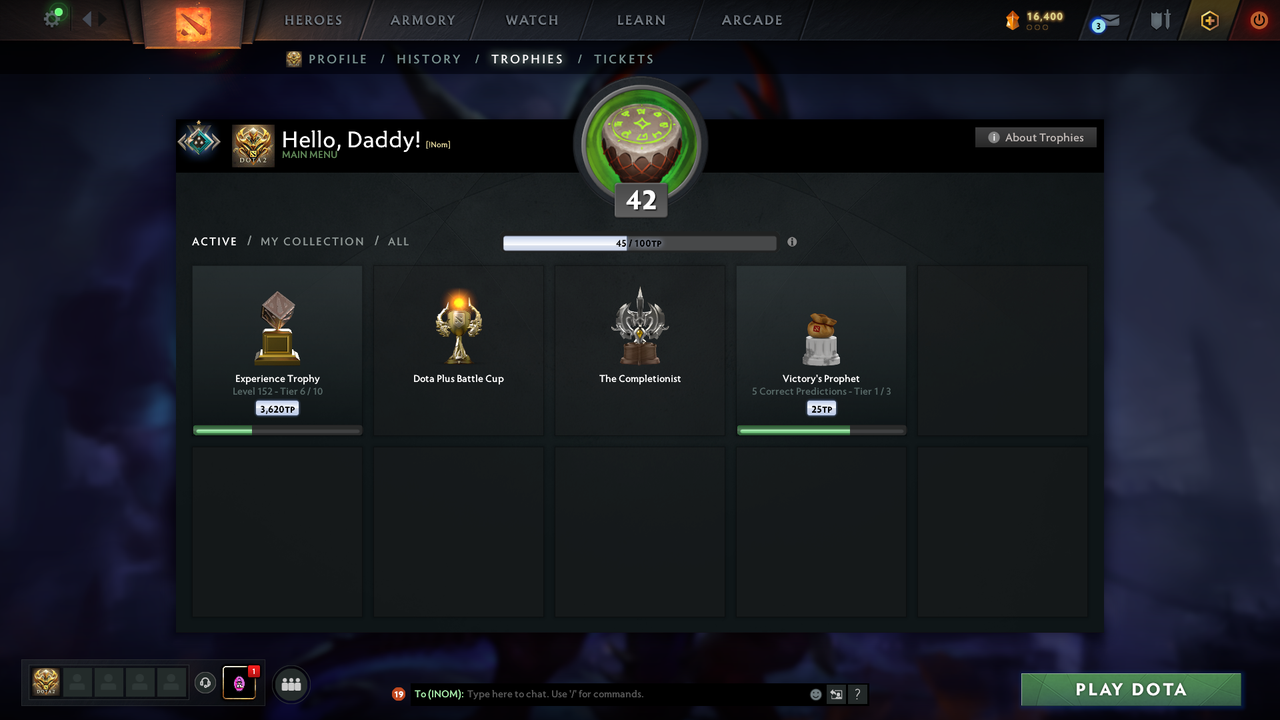1280x720 pixels.
Task: Switch to the MY COLLECTION filter
Action: [x=312, y=241]
